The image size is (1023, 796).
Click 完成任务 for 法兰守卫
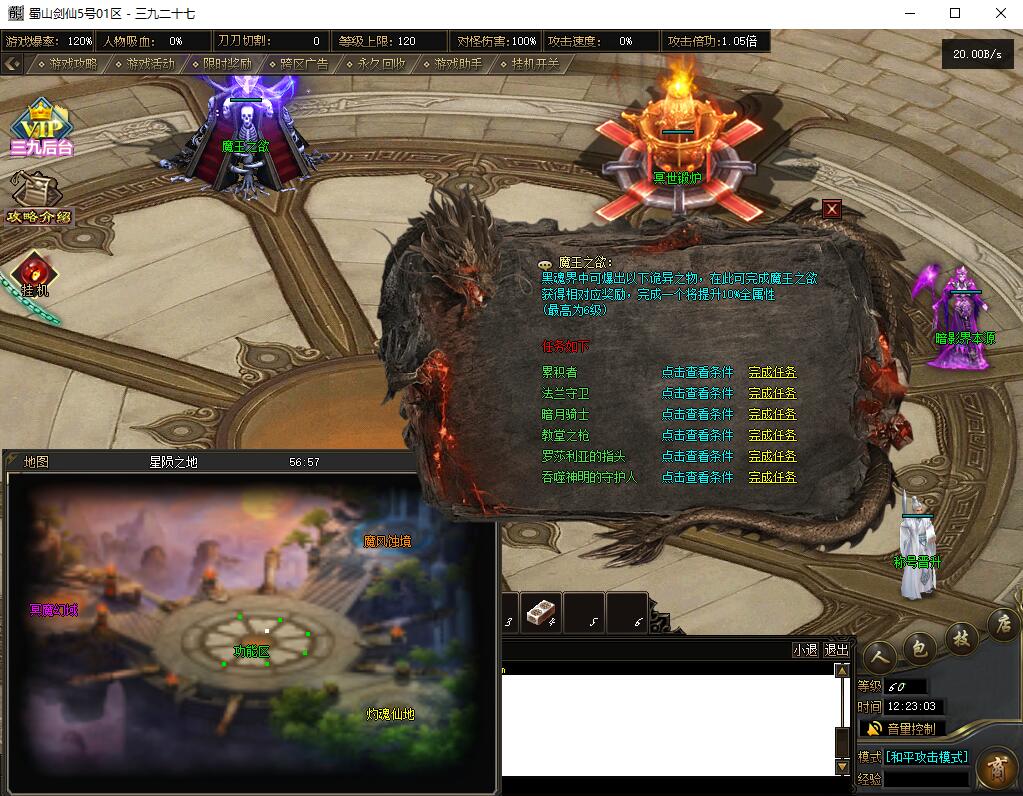click(772, 393)
